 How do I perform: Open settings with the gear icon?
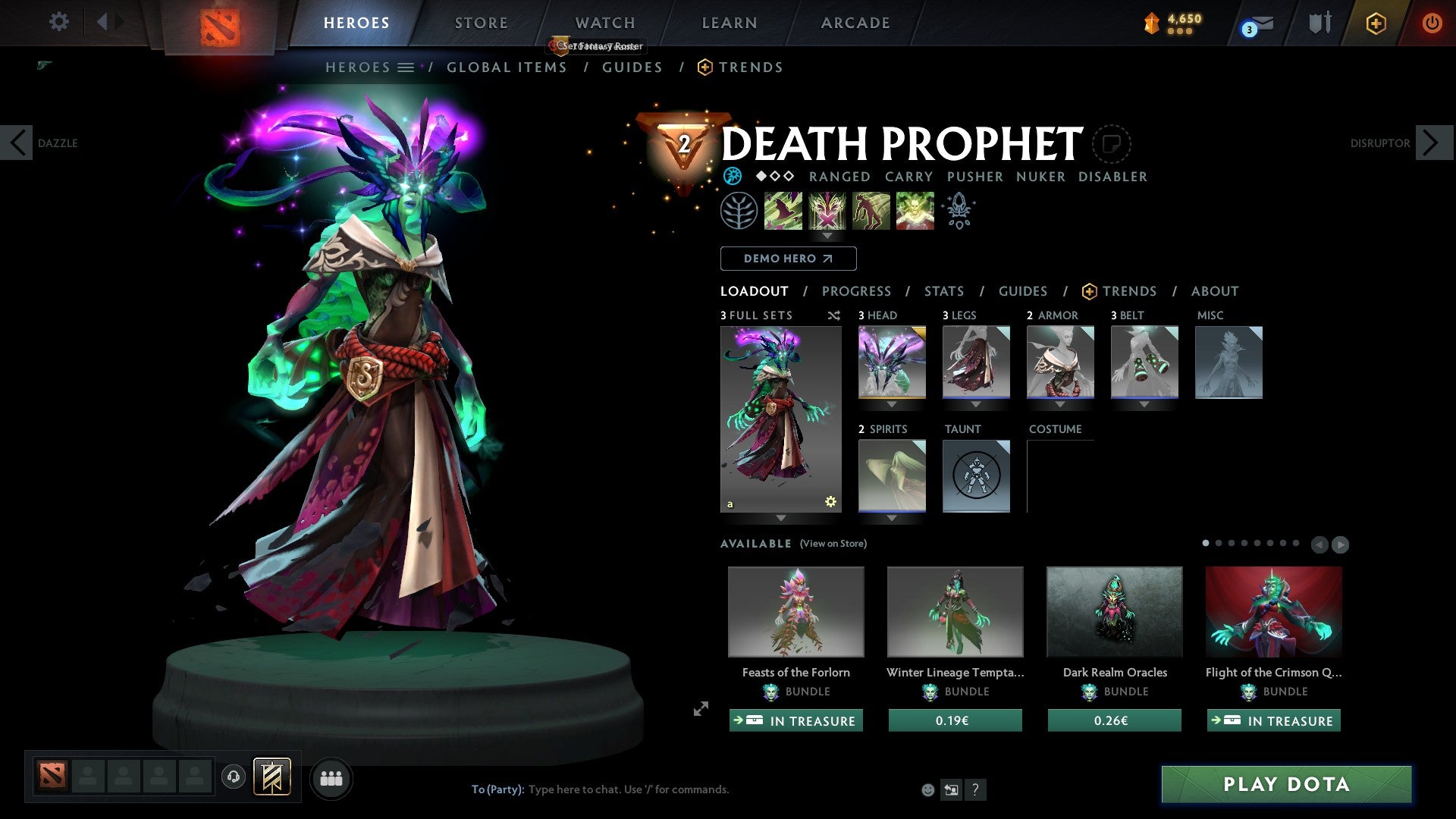(x=58, y=22)
